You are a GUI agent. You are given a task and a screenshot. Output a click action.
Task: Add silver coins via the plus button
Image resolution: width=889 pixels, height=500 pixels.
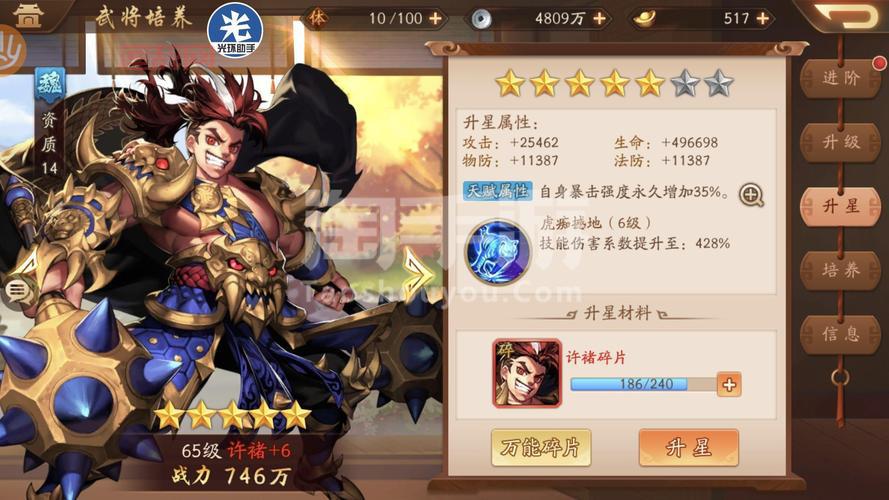click(x=599, y=18)
